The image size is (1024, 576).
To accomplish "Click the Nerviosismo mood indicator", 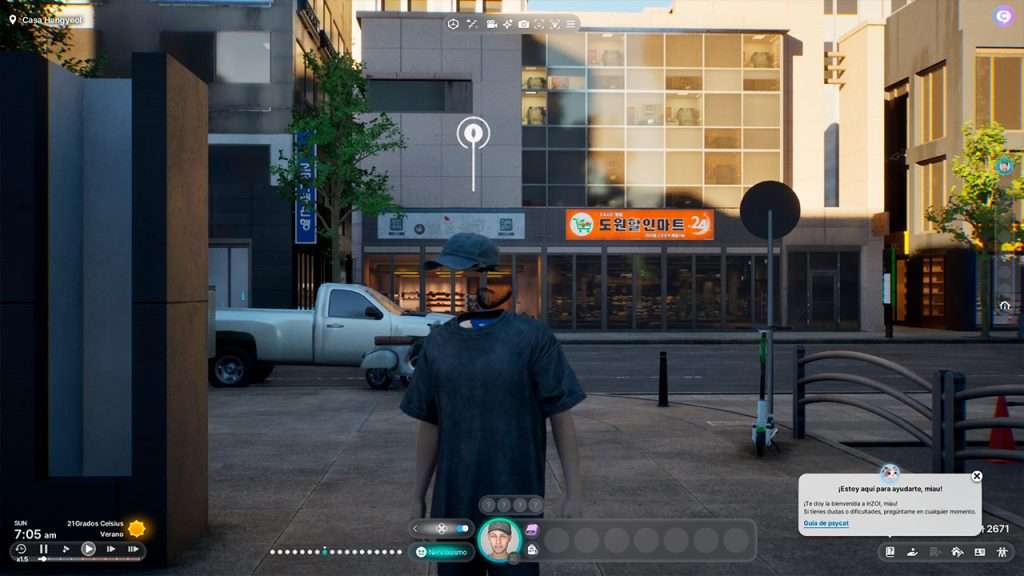I will click(441, 552).
